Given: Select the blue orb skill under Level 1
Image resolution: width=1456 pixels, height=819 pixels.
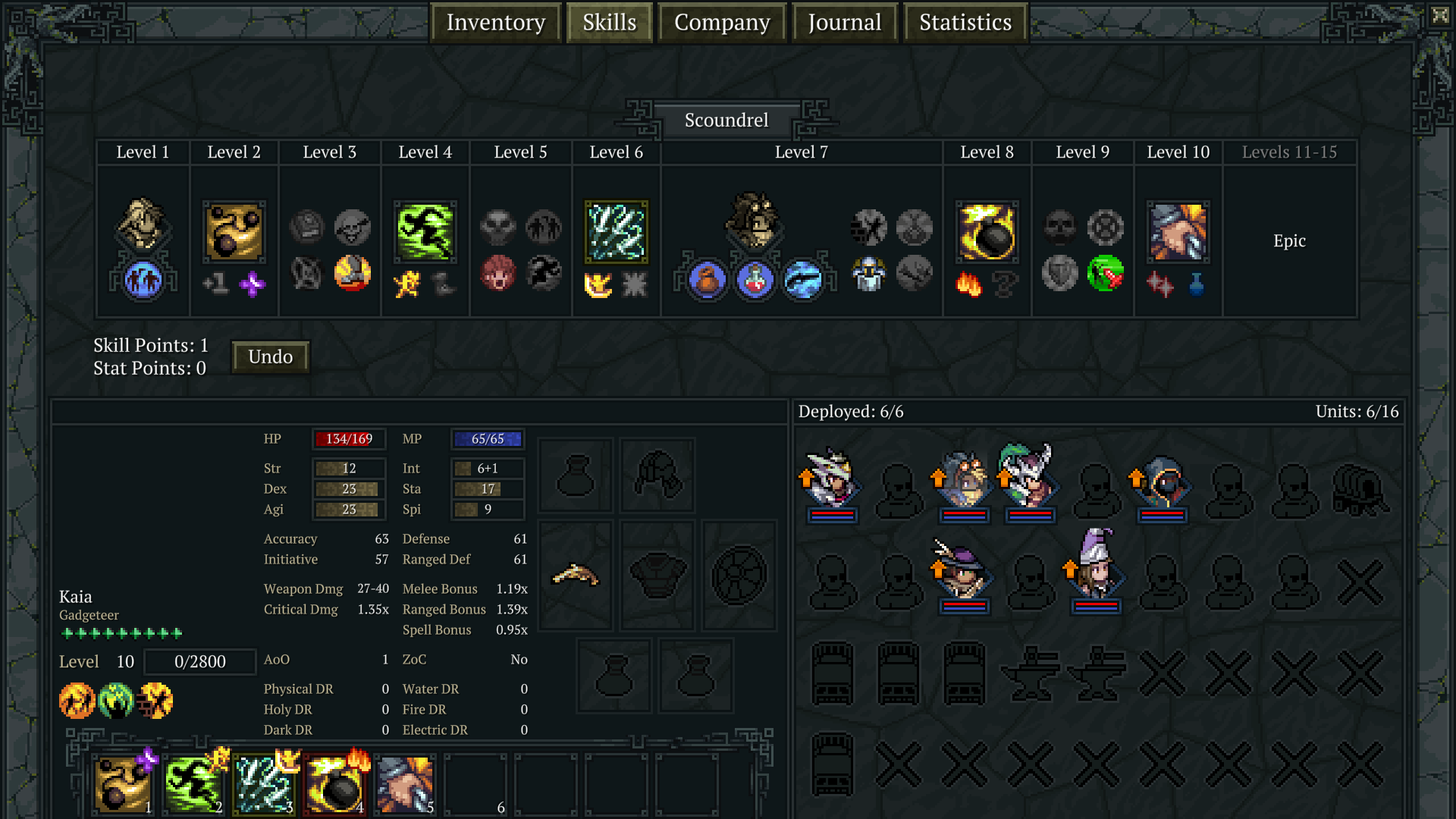Looking at the screenshot, I should point(143,281).
